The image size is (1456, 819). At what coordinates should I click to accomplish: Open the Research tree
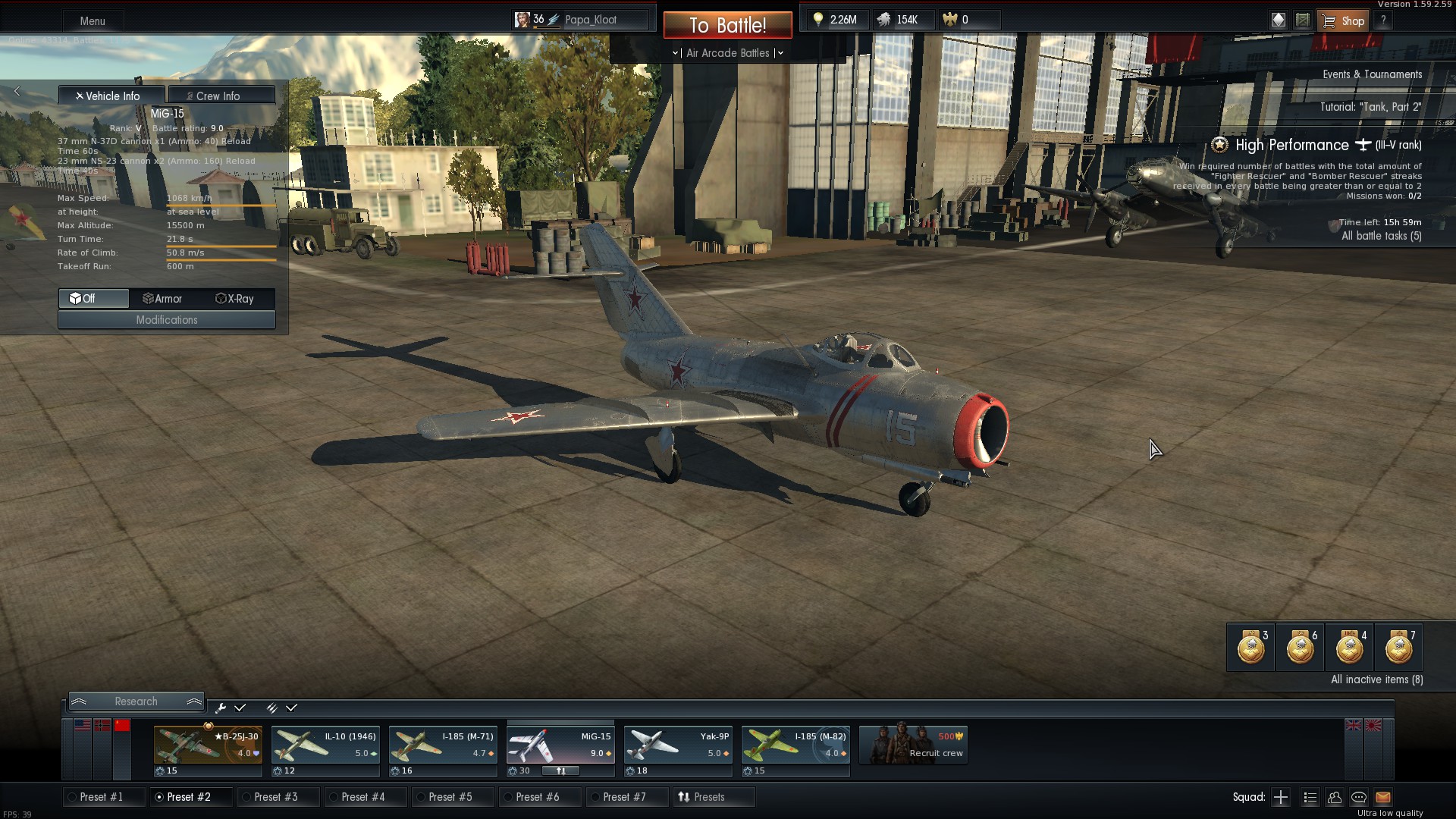(x=136, y=701)
